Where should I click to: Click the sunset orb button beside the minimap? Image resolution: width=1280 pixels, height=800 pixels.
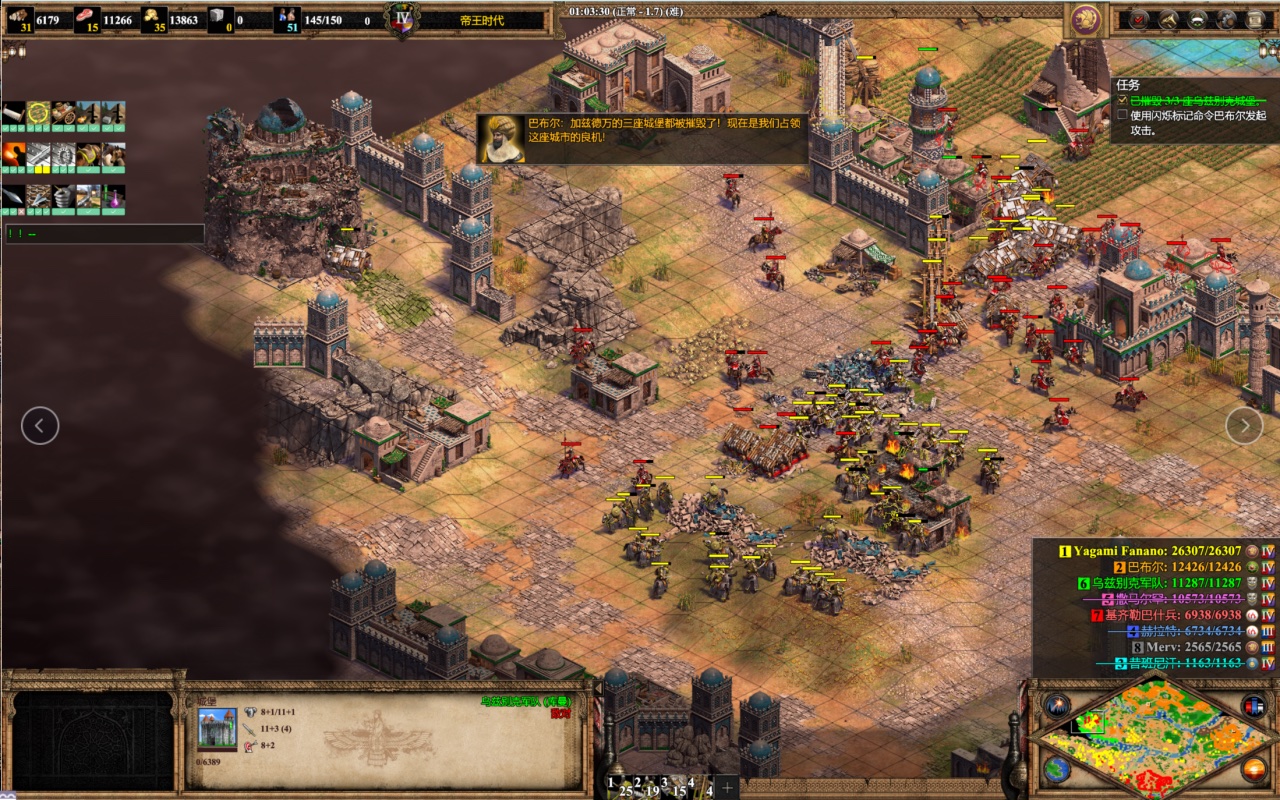click(x=1253, y=768)
